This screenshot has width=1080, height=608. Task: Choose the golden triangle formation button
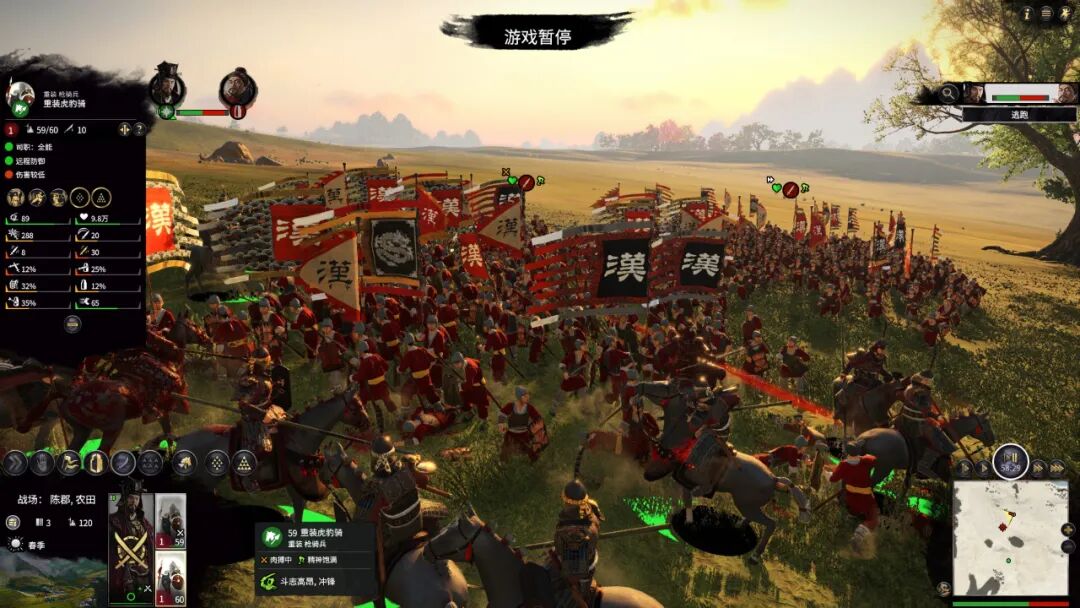(244, 462)
